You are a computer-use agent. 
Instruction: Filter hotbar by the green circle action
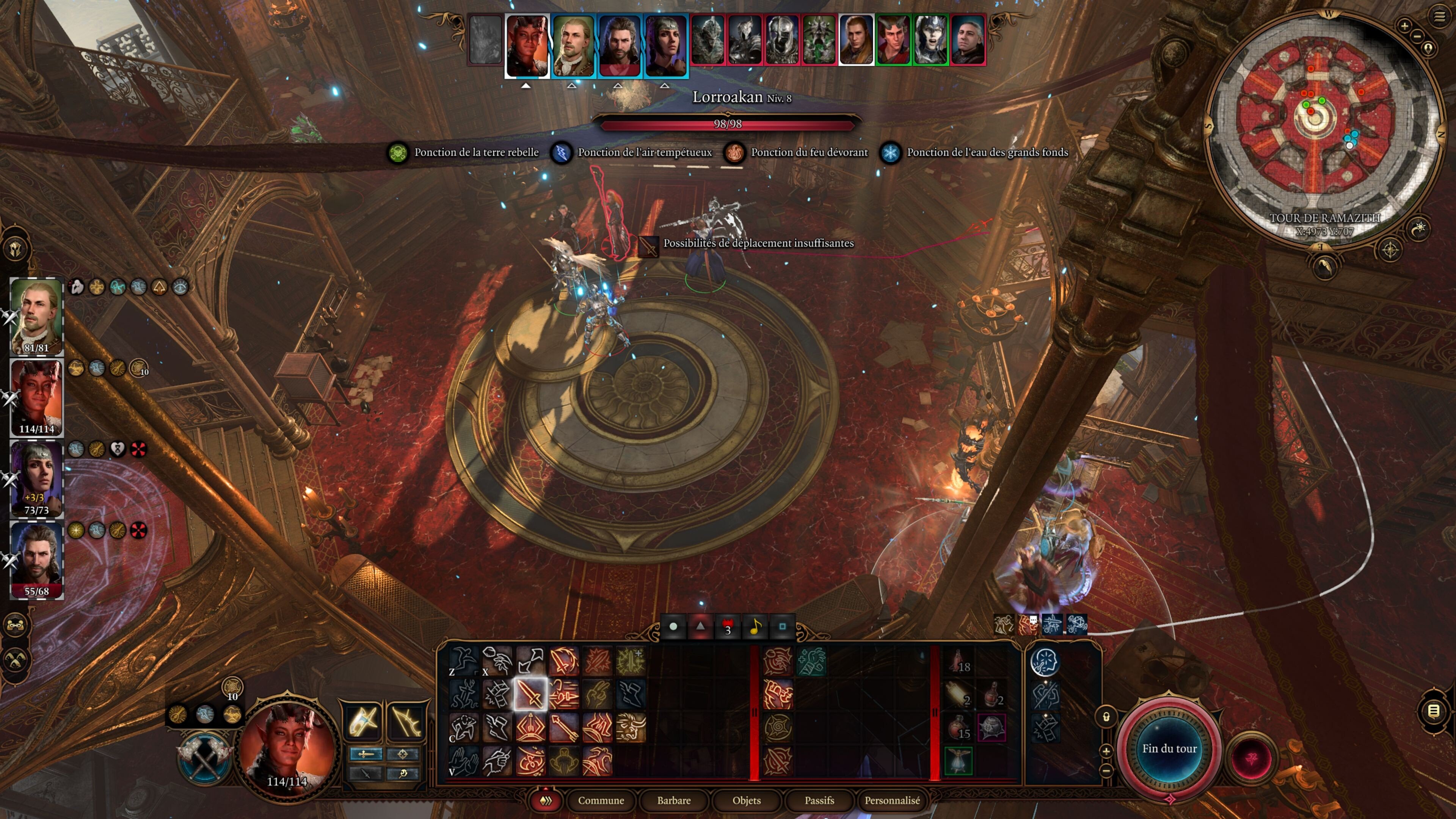click(x=673, y=626)
